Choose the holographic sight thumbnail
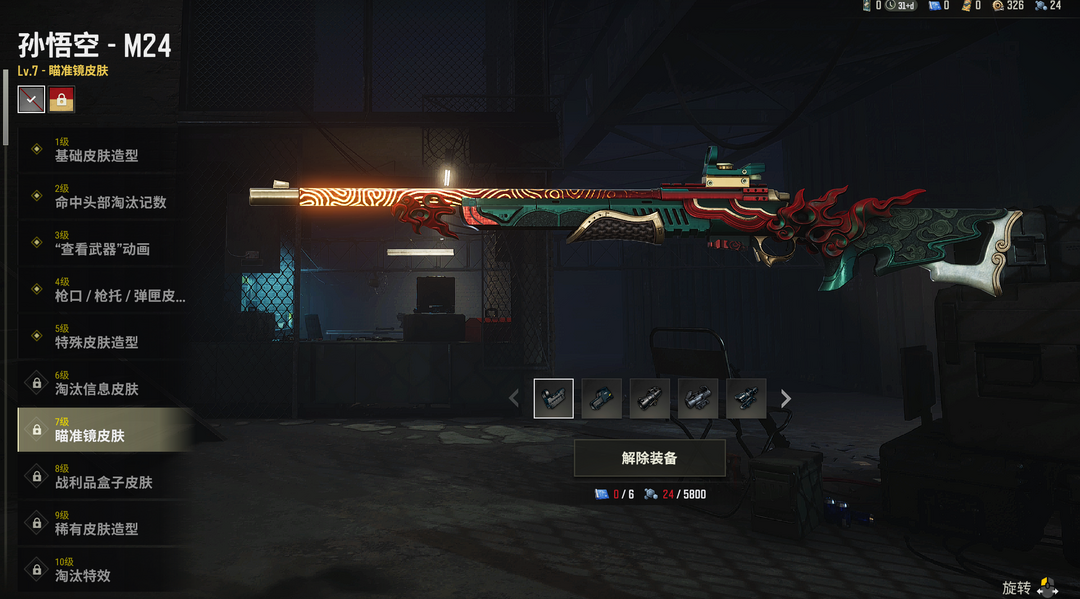The height and width of the screenshot is (599, 1080). [602, 399]
